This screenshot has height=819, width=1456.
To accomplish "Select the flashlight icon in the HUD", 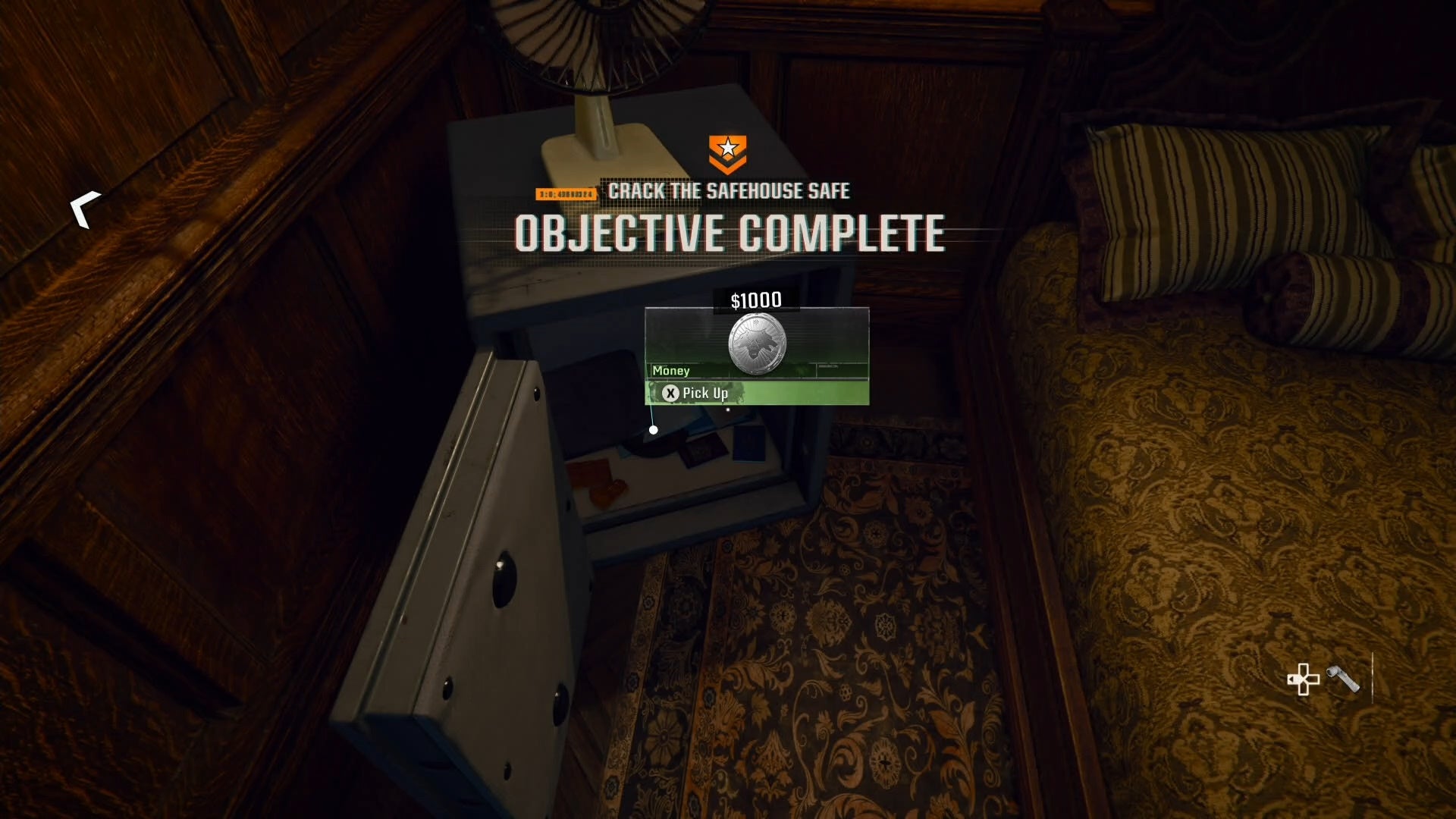I will click(x=1343, y=679).
